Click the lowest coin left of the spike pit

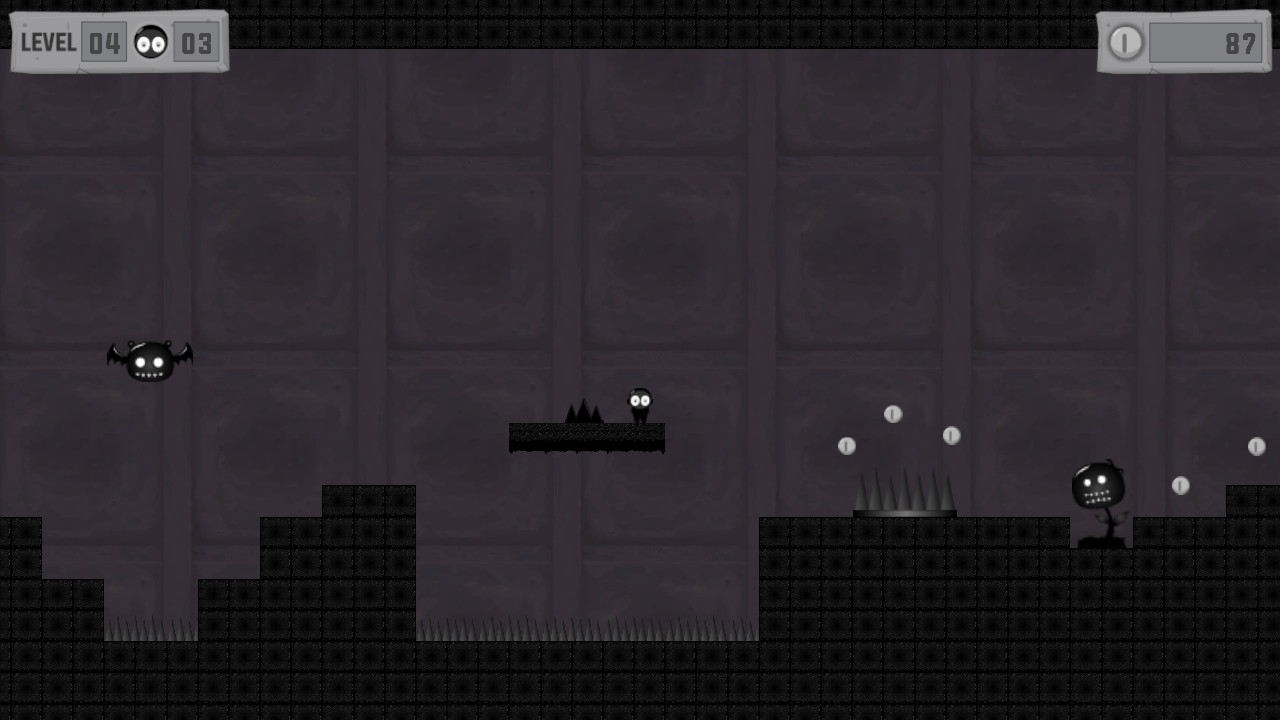point(848,446)
